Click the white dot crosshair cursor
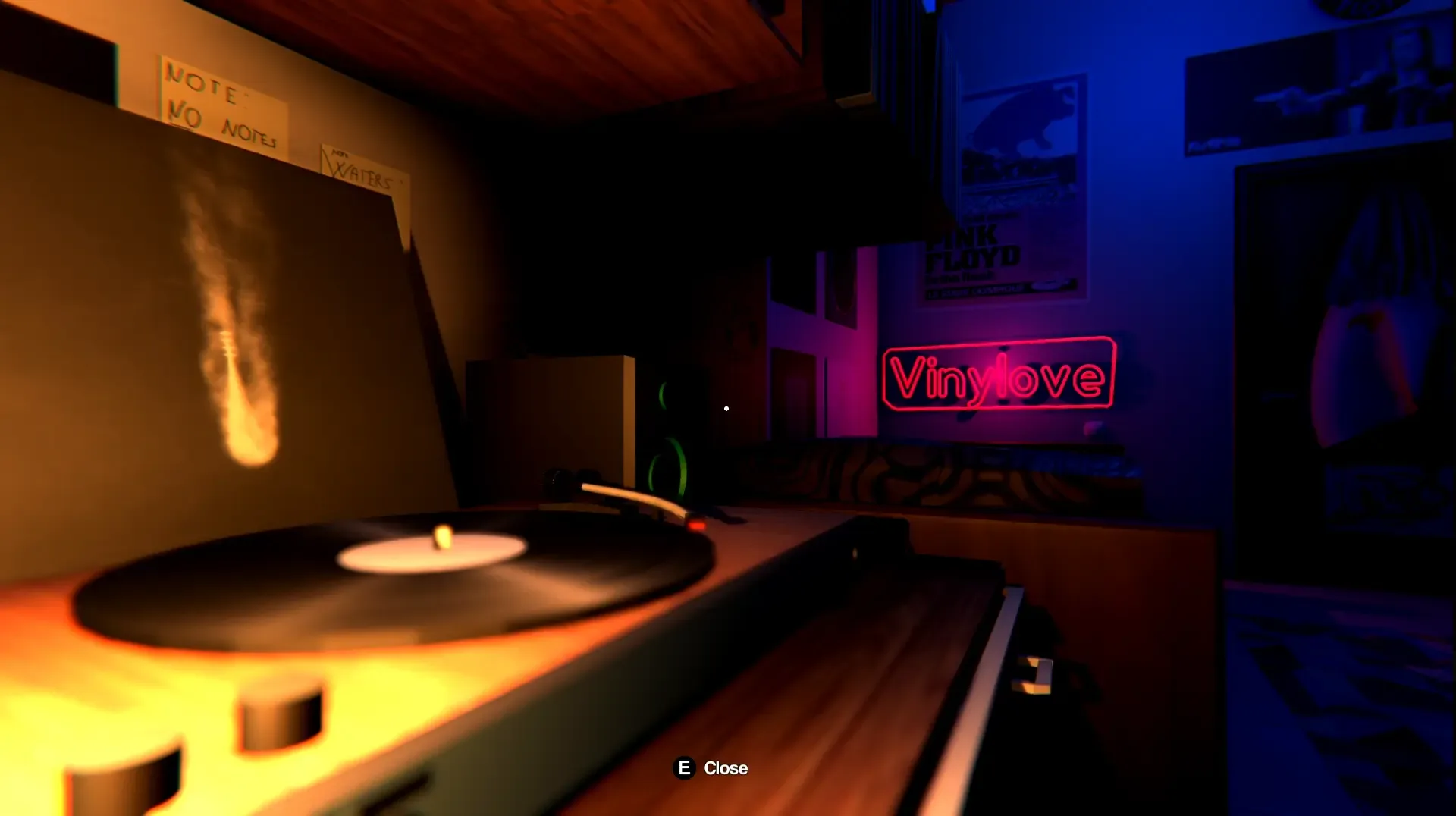The width and height of the screenshot is (1456, 816). 726,408
